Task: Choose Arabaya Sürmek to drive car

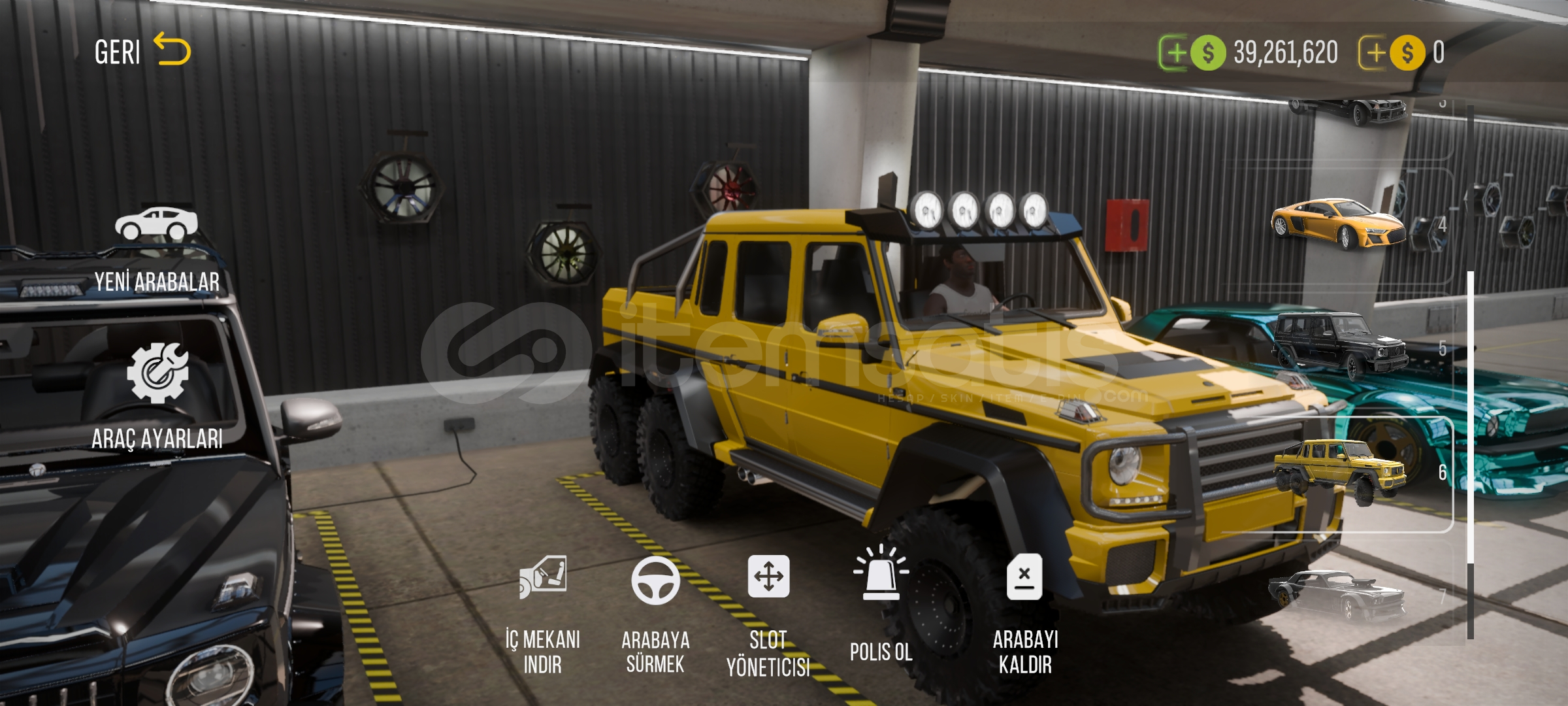Action: [655, 614]
